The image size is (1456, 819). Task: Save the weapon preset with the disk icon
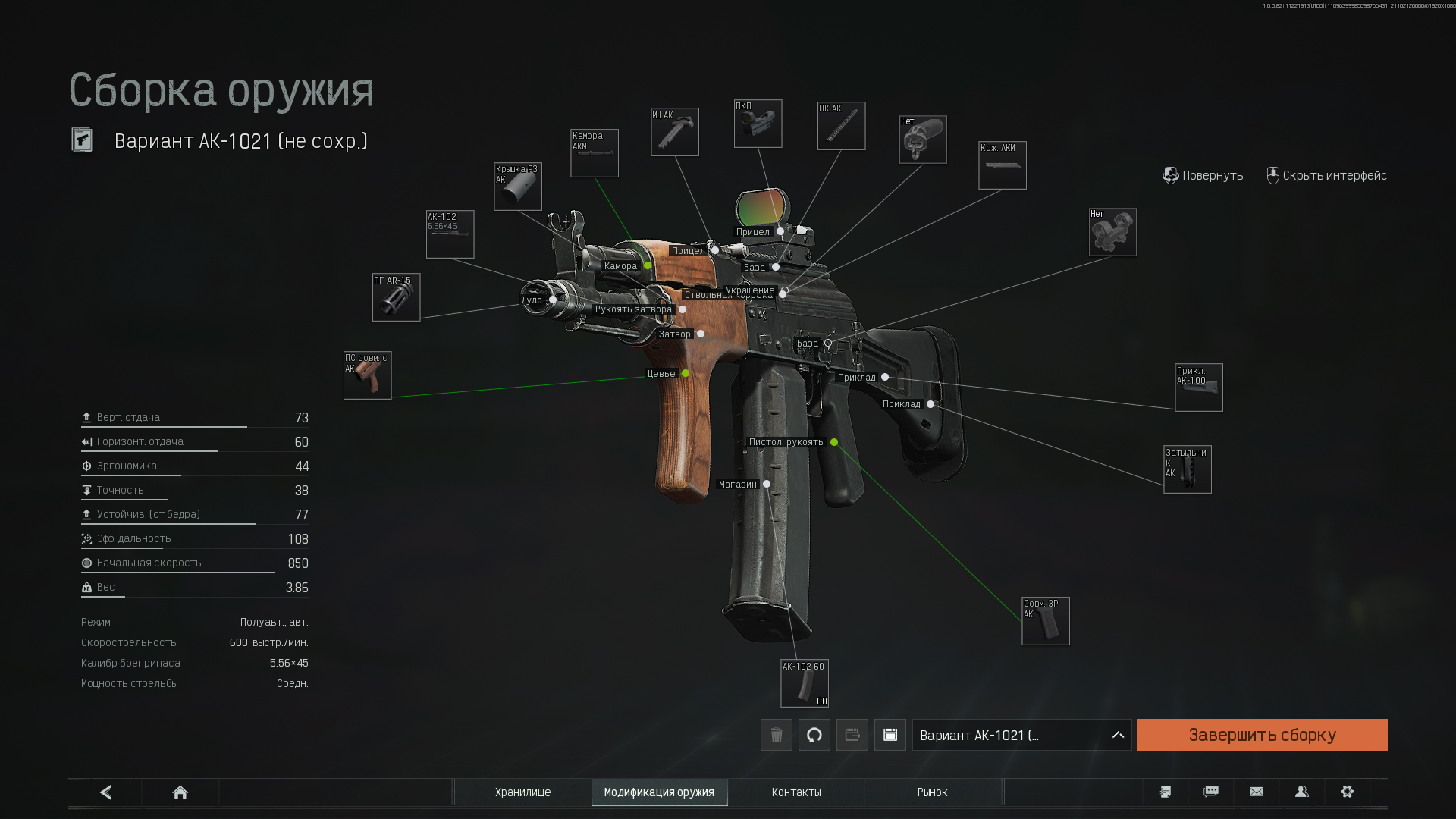coord(890,735)
